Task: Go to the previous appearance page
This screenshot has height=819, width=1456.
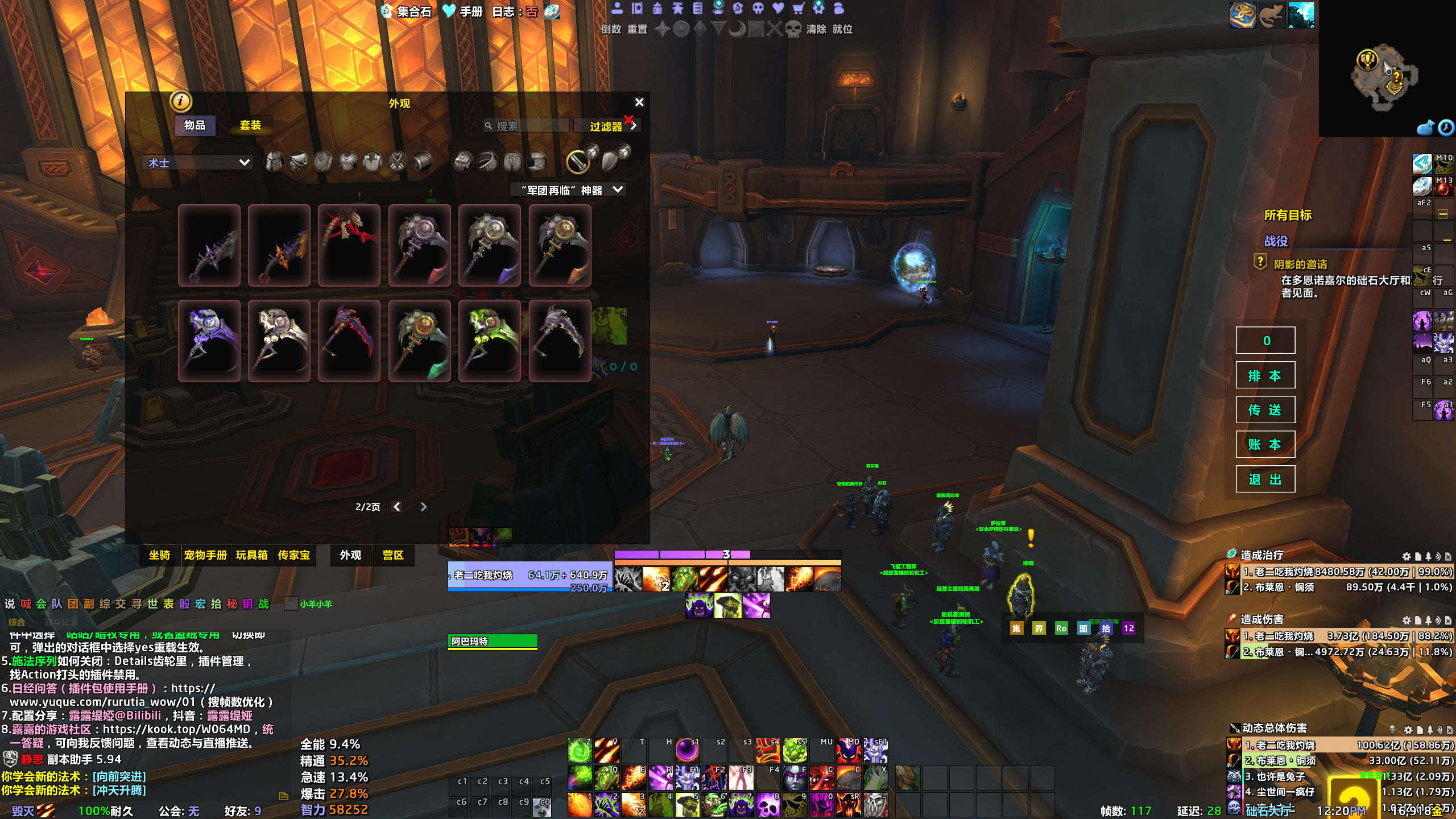Action: click(x=397, y=507)
